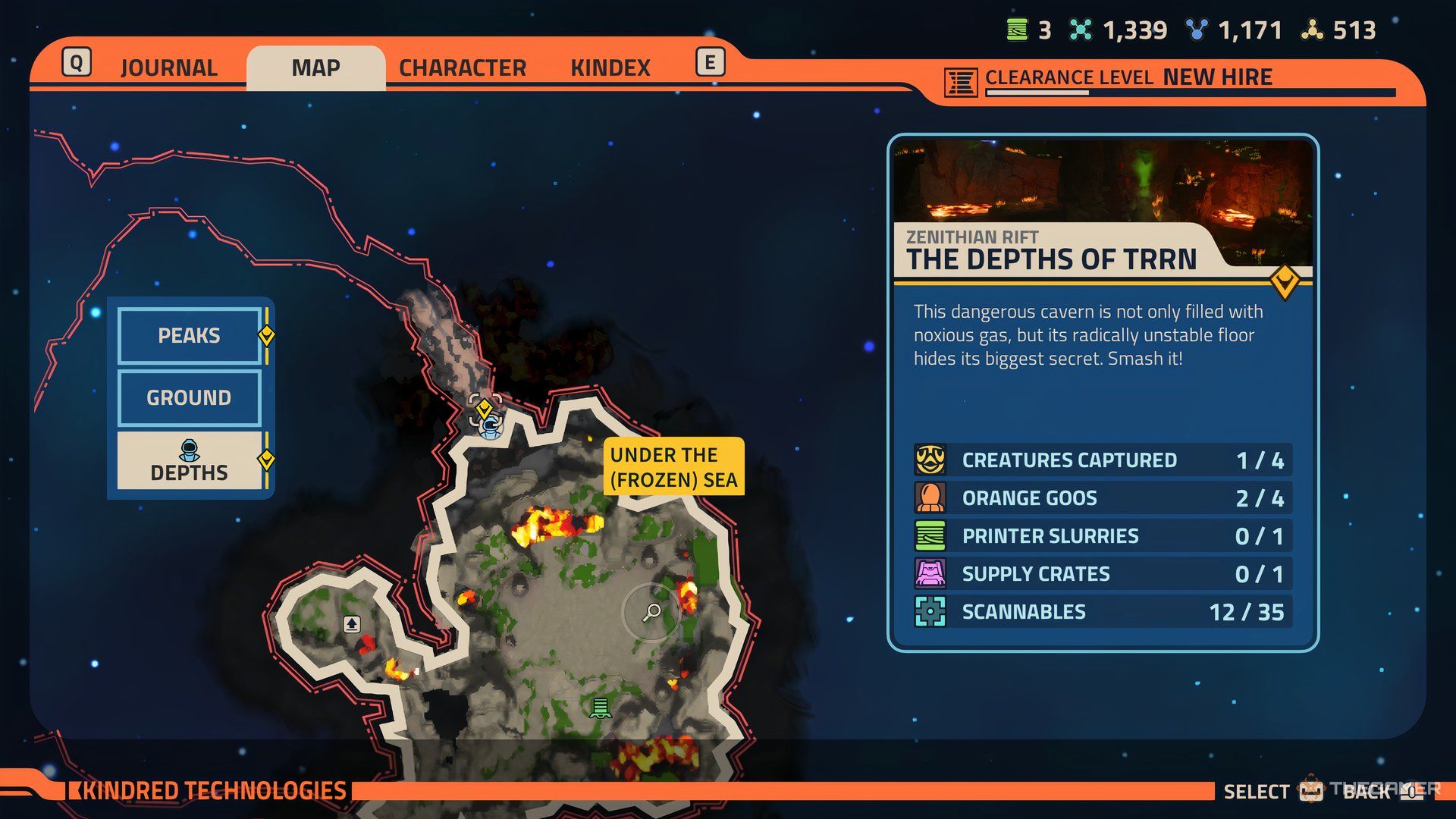Viewport: 1456px width, 819px height.
Task: Click the Clearance Level progress banner
Action: tap(1168, 80)
